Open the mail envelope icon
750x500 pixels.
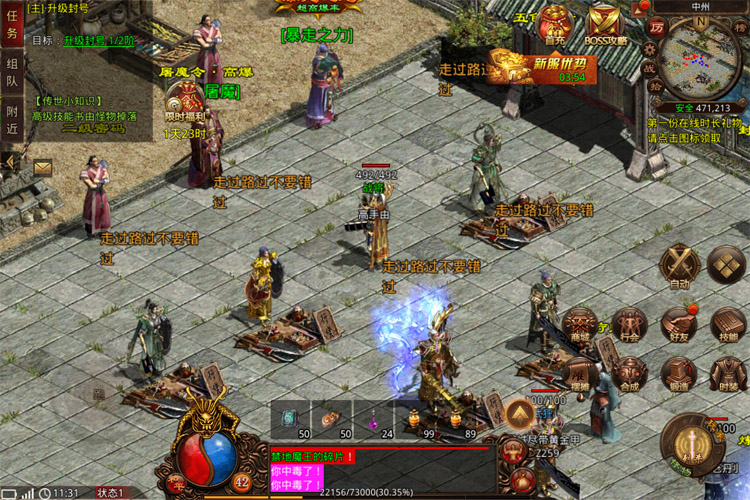click(43, 168)
